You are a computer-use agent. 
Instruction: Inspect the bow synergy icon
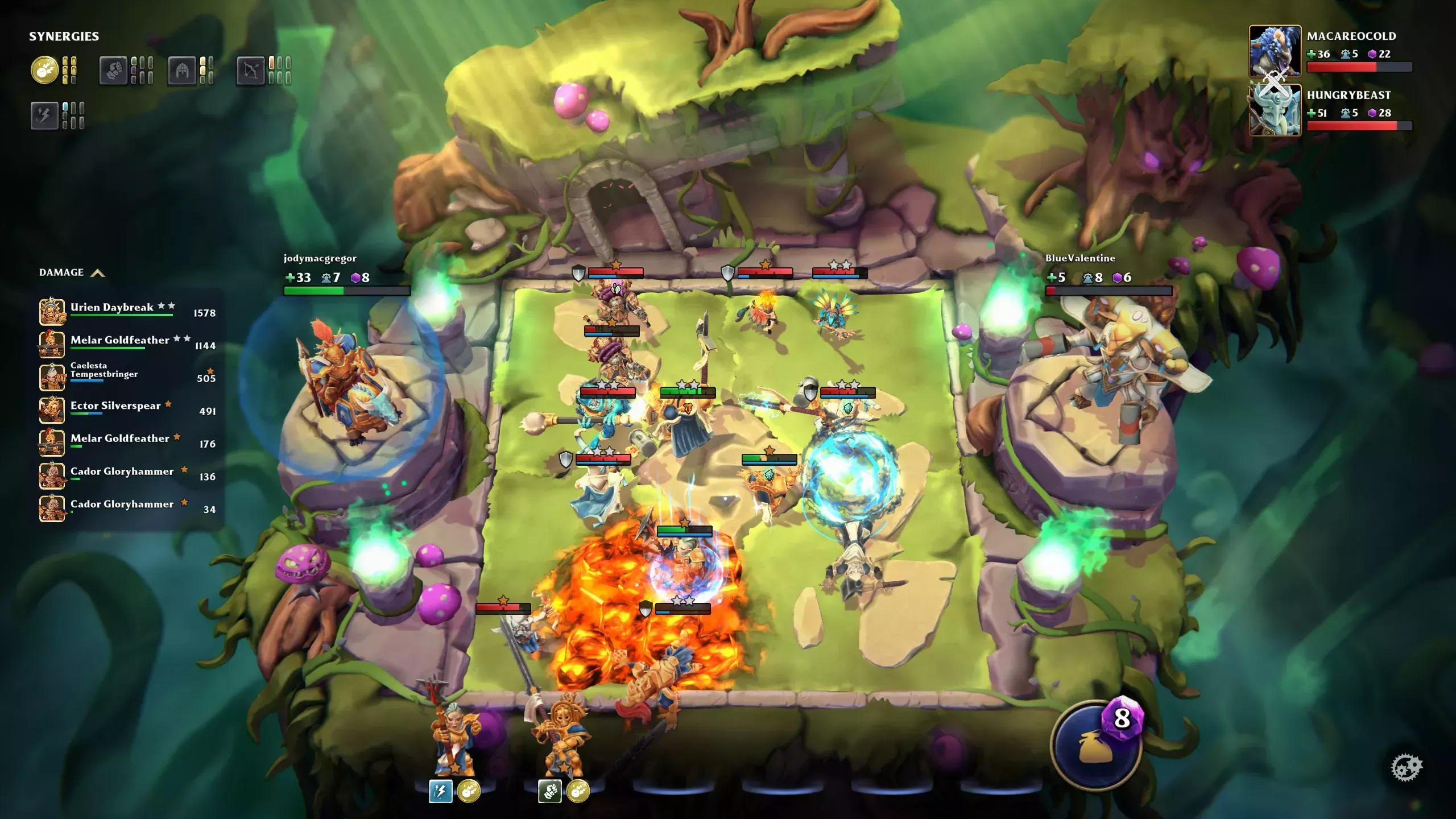tap(250, 71)
